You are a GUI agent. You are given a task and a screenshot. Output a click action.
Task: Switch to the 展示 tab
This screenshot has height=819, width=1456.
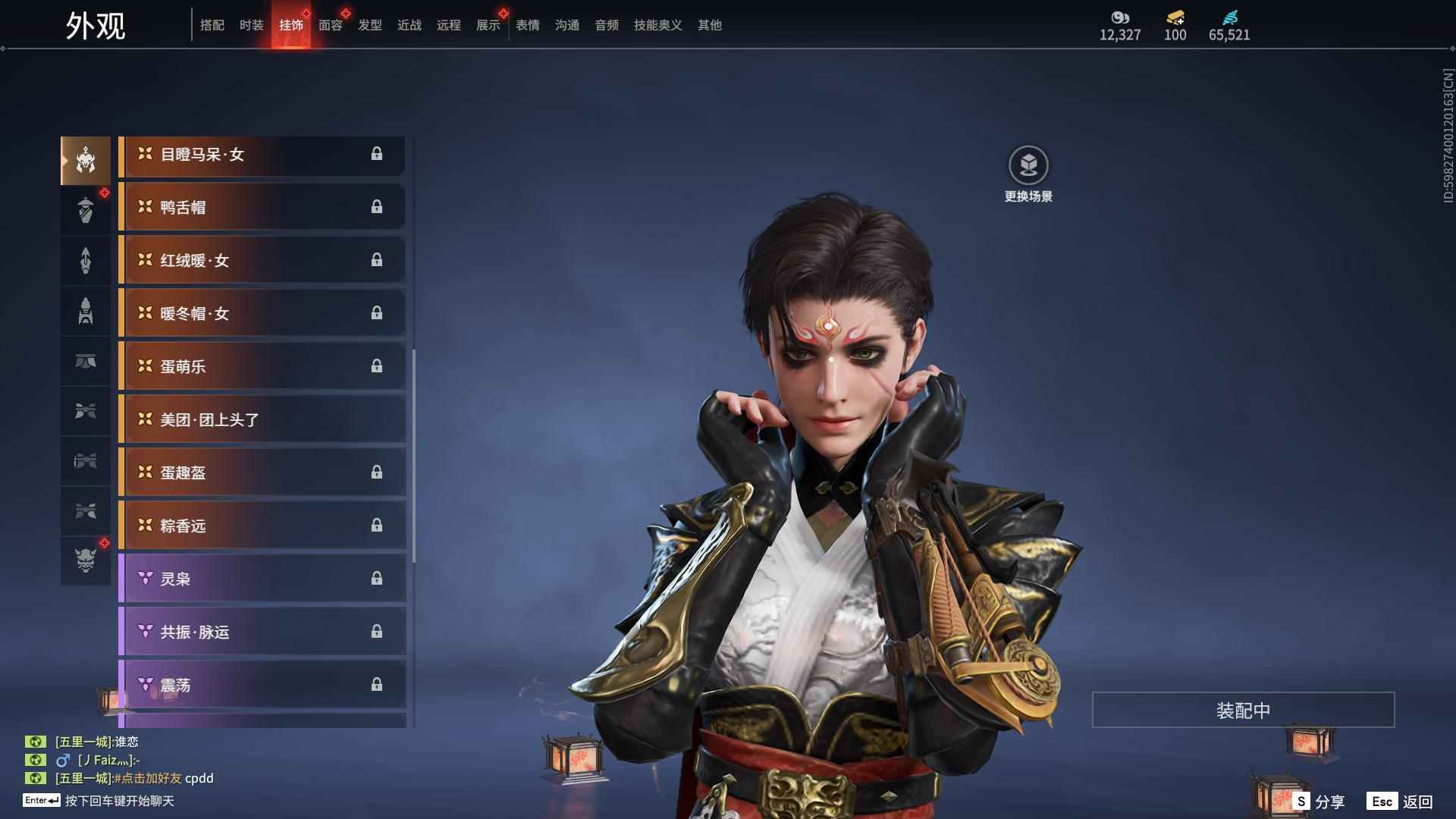tap(488, 25)
